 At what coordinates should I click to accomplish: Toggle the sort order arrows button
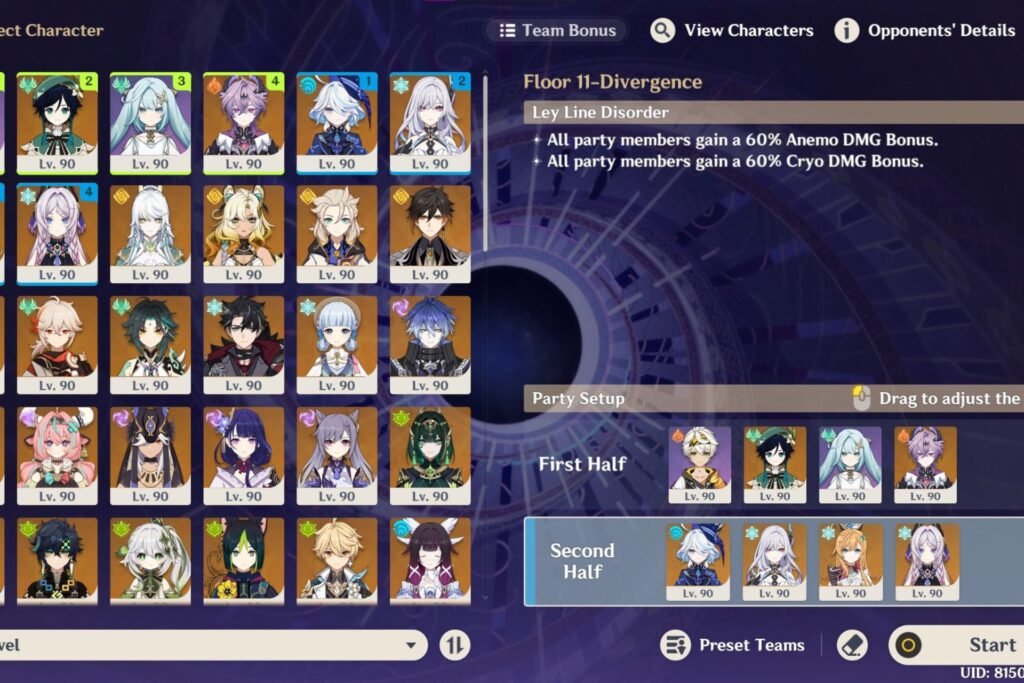(x=454, y=645)
